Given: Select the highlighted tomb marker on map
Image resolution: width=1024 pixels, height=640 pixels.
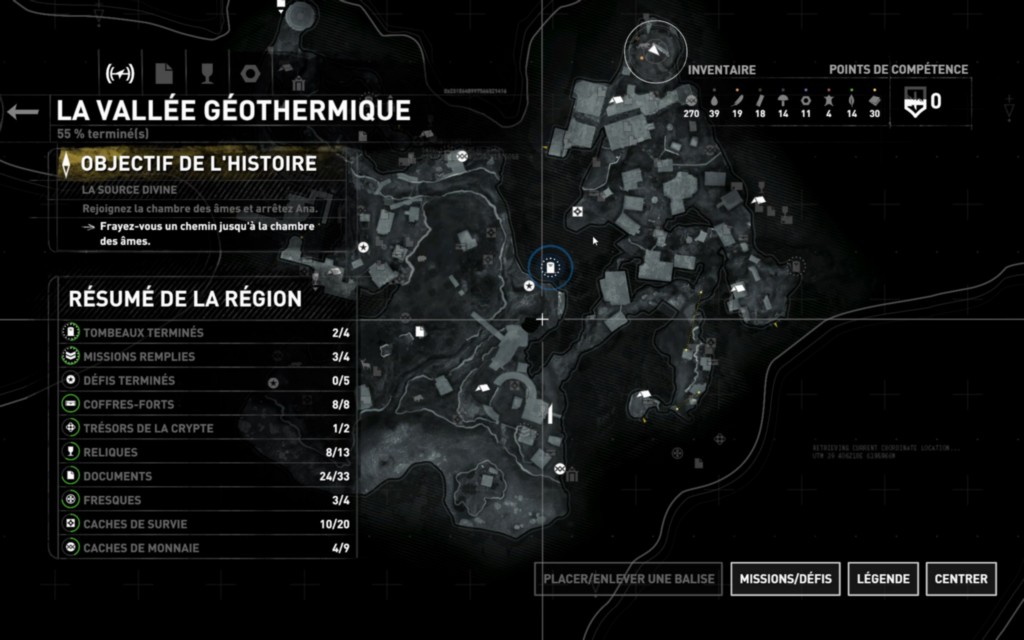Looking at the screenshot, I should coord(550,267).
